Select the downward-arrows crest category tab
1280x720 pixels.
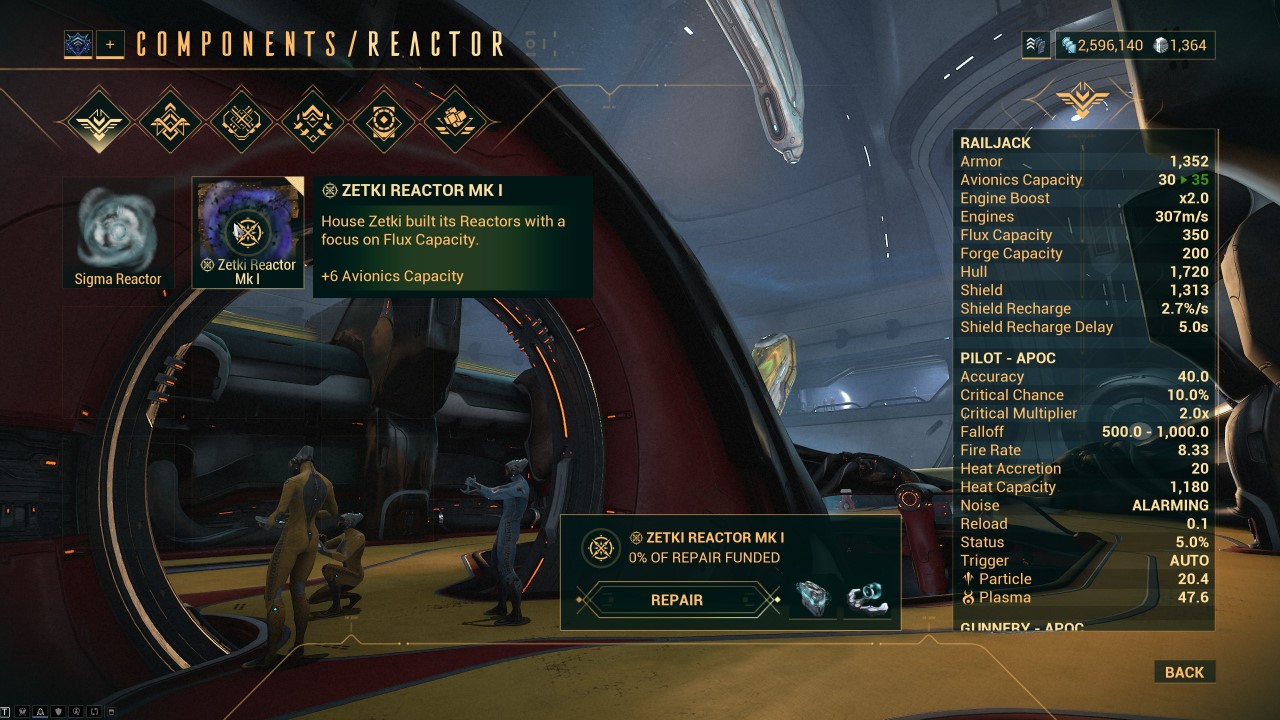(x=313, y=122)
